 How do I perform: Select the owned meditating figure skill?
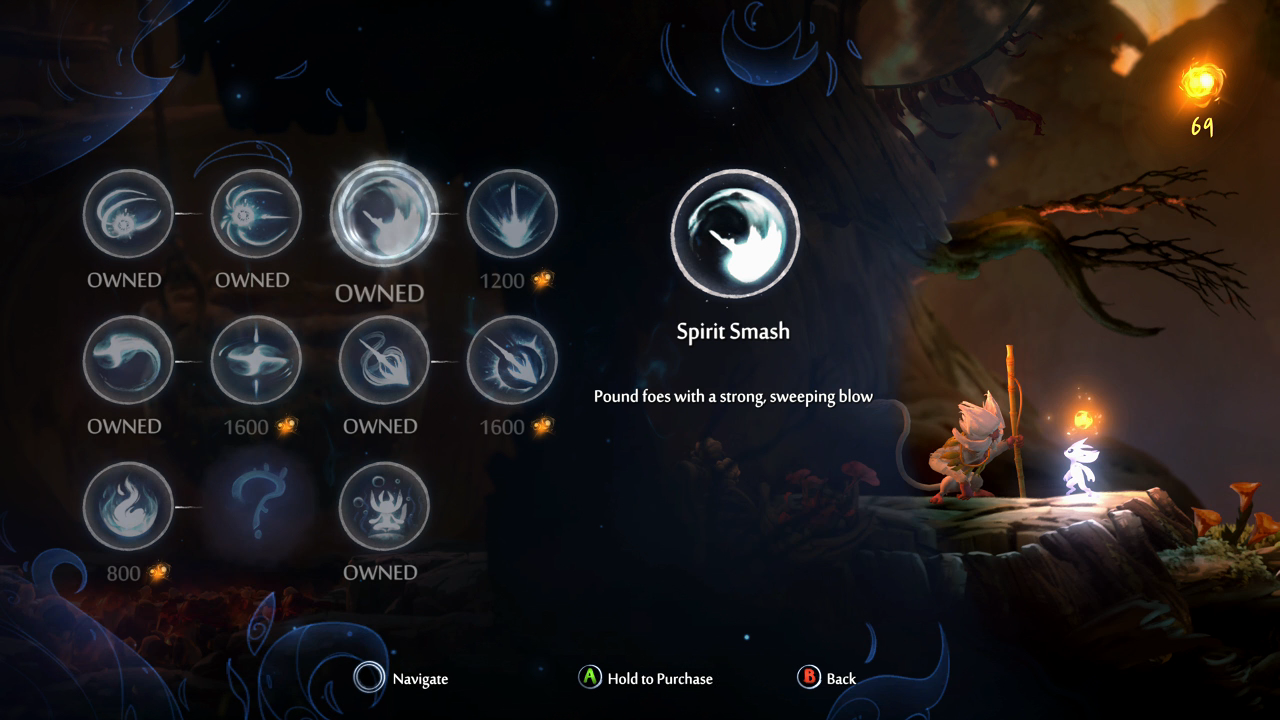384,506
